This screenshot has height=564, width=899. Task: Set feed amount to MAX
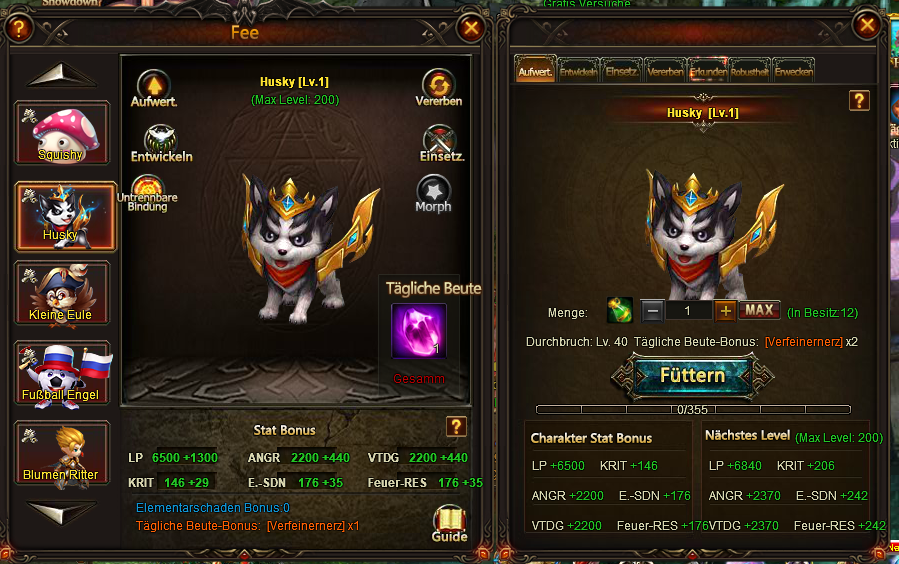point(759,311)
